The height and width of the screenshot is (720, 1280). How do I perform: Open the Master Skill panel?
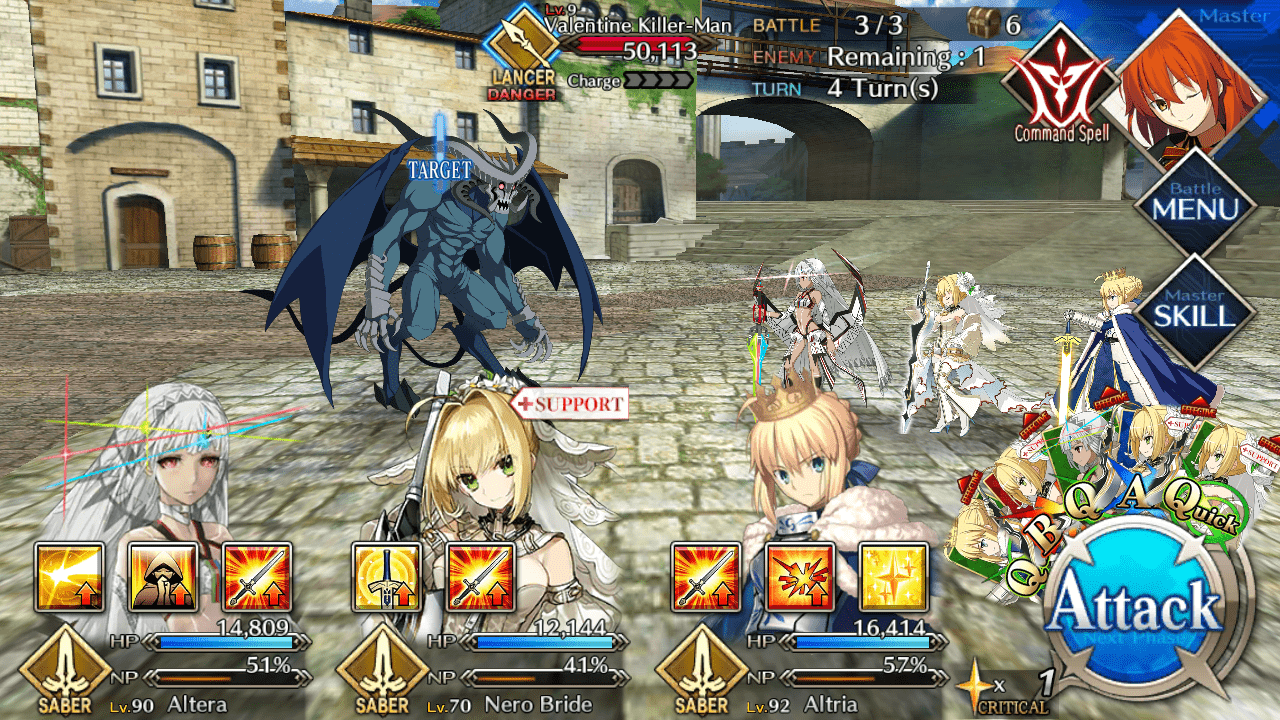click(1194, 311)
